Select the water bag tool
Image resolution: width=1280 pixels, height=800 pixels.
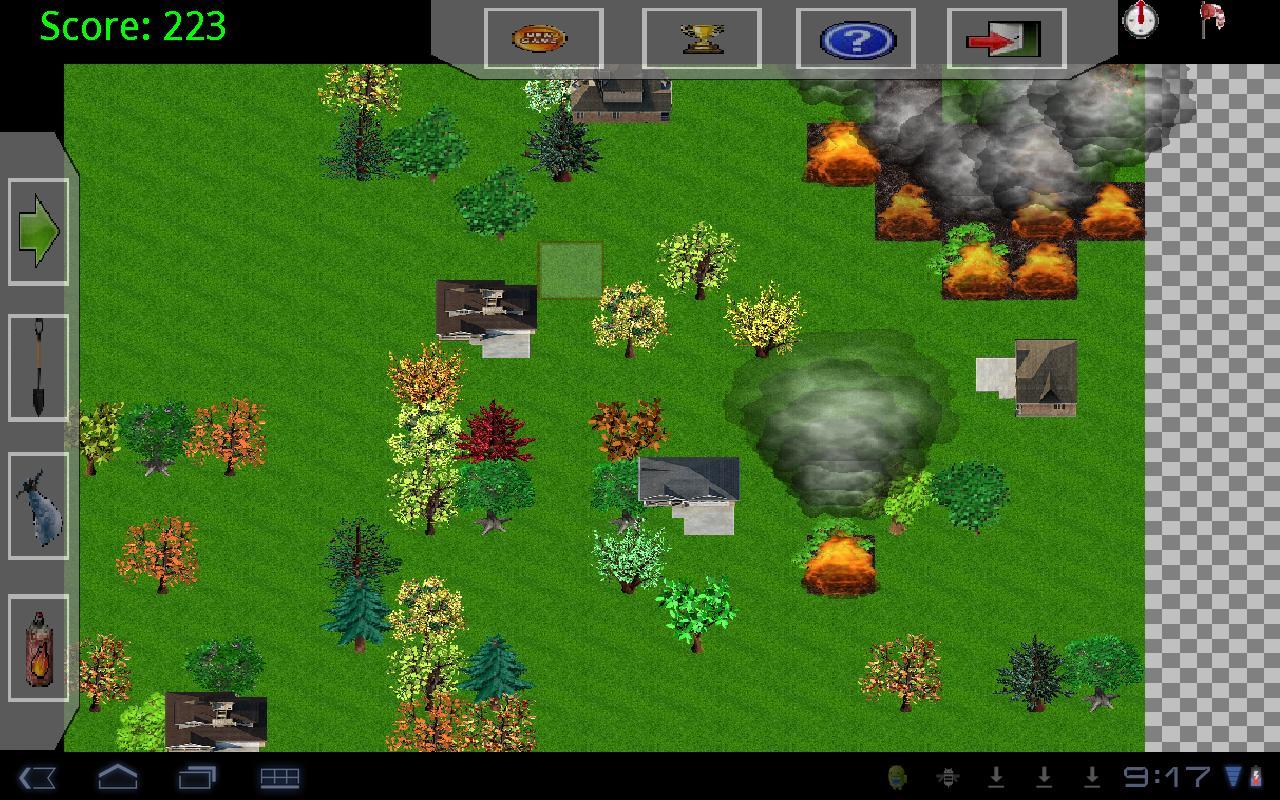pos(37,500)
